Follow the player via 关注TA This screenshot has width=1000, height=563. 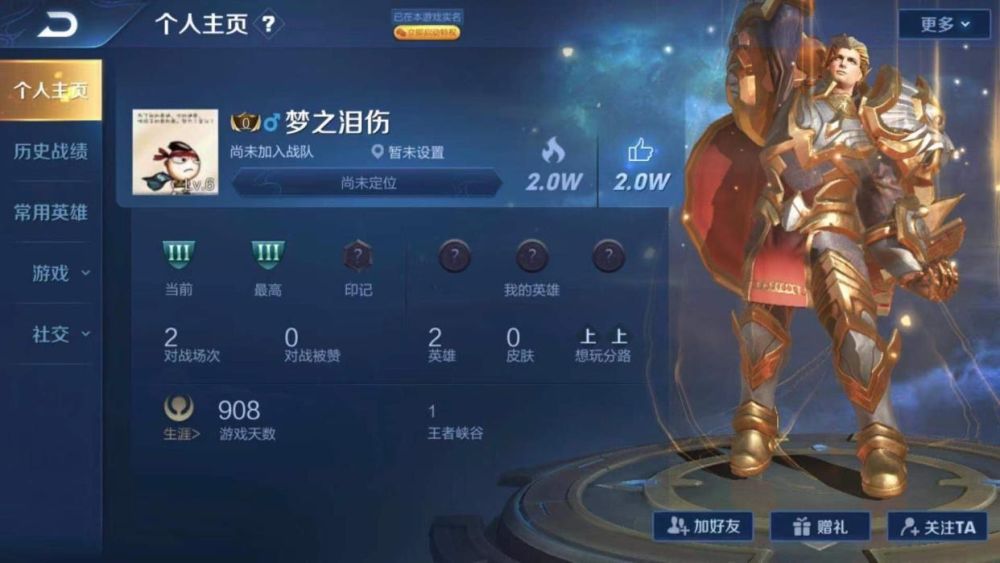(x=936, y=526)
